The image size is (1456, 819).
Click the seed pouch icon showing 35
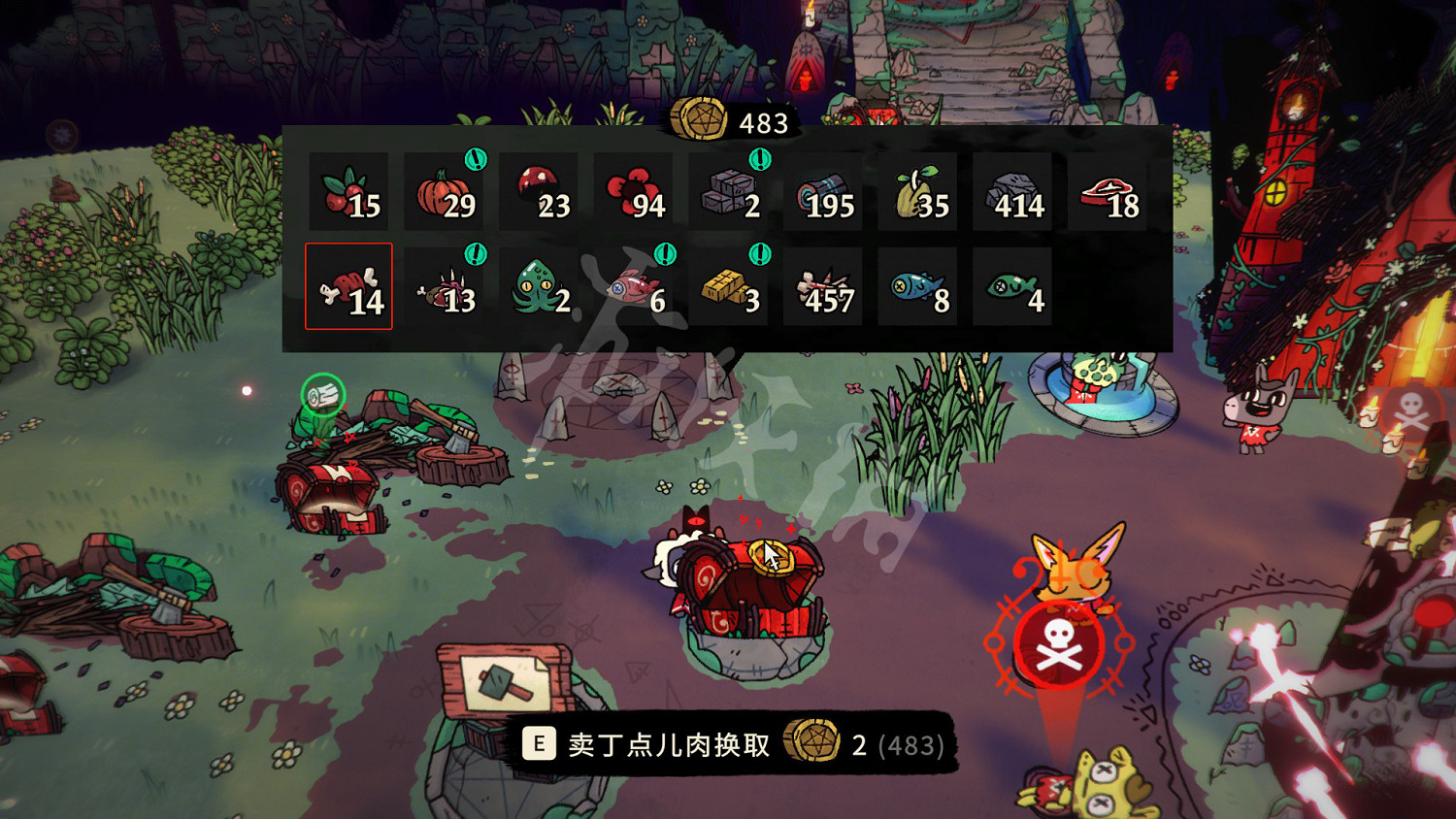(x=920, y=189)
